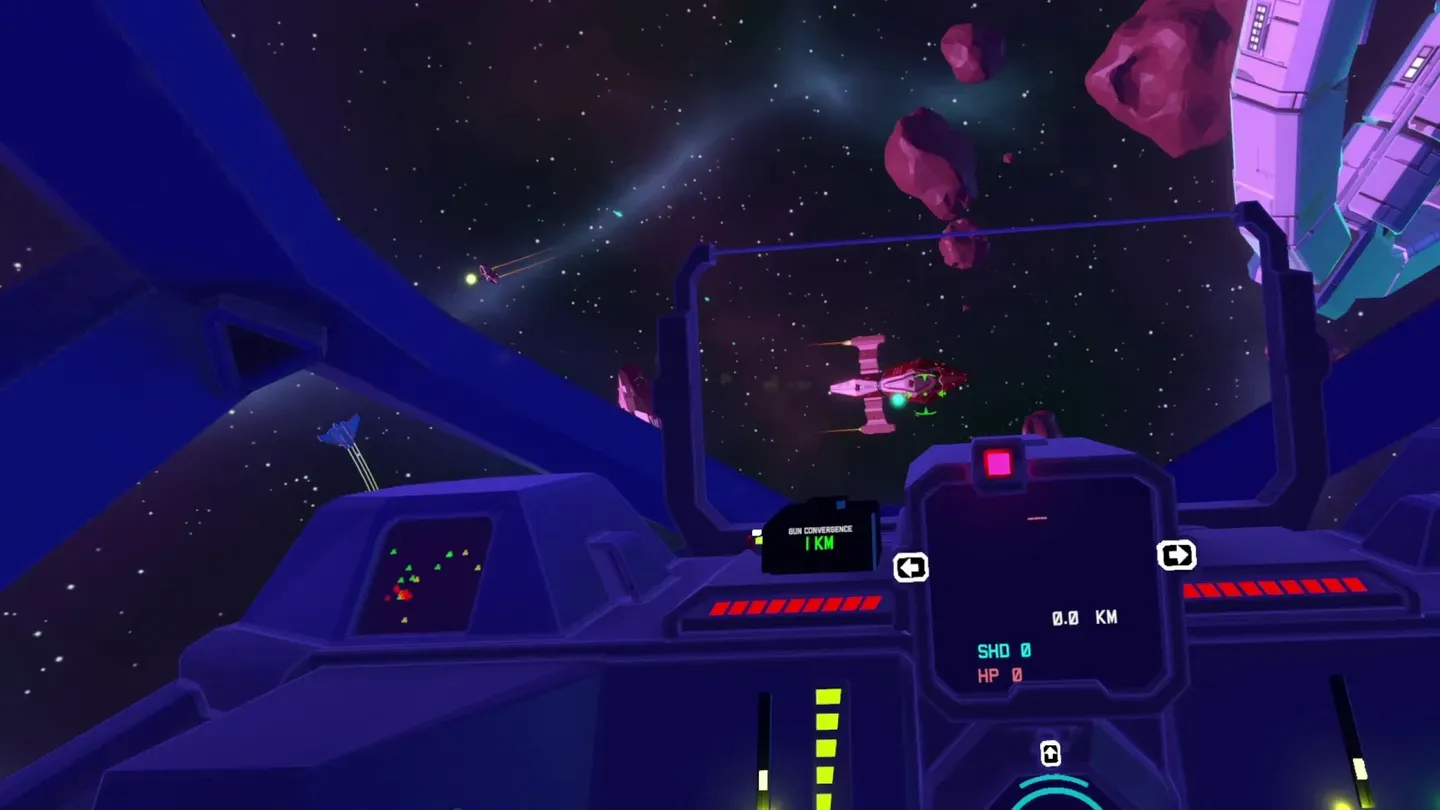The width and height of the screenshot is (1440, 810).
Task: Click the right arrow to cycle target forward
Action: [1177, 555]
